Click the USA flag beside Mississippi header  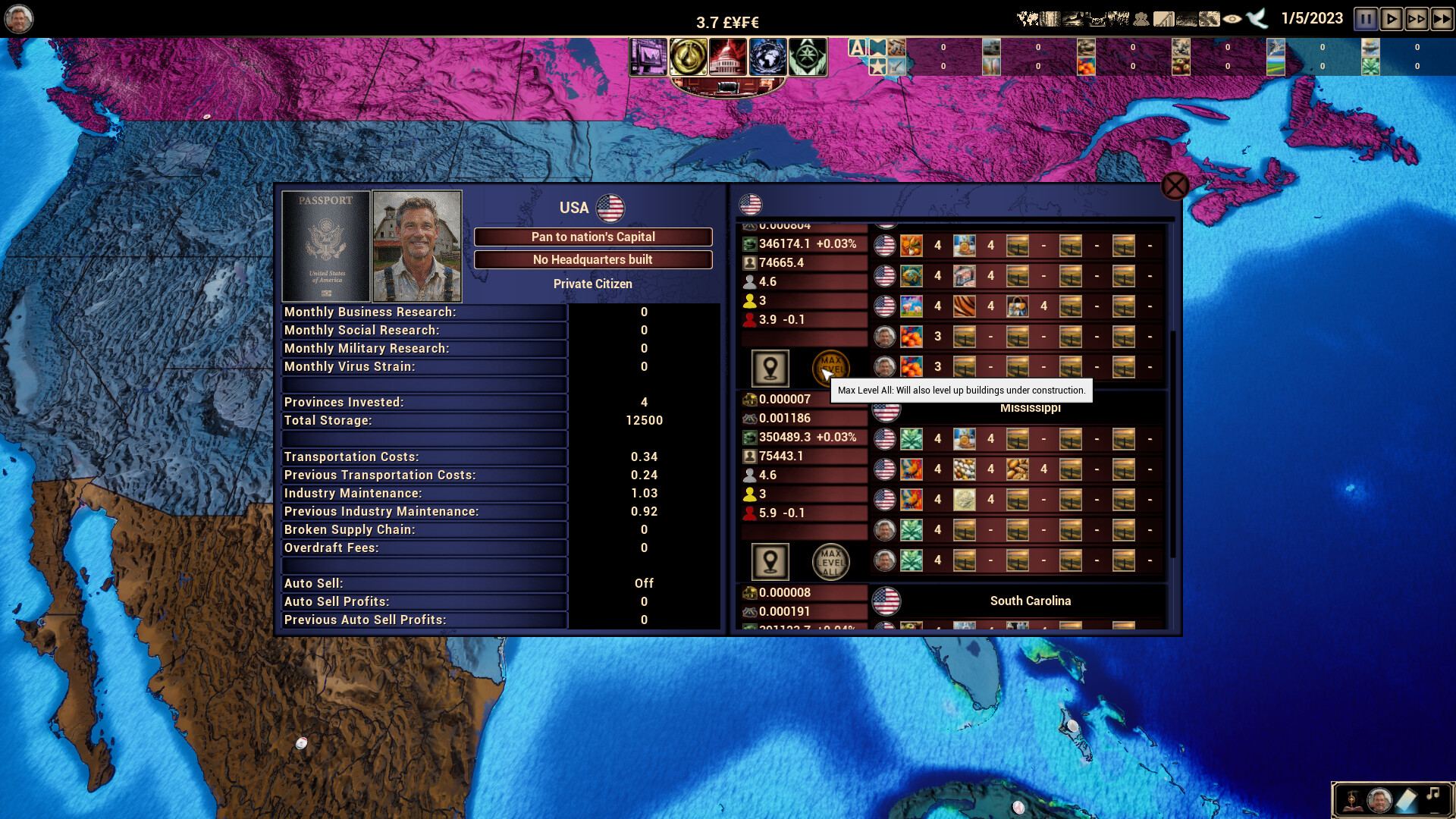(885, 409)
